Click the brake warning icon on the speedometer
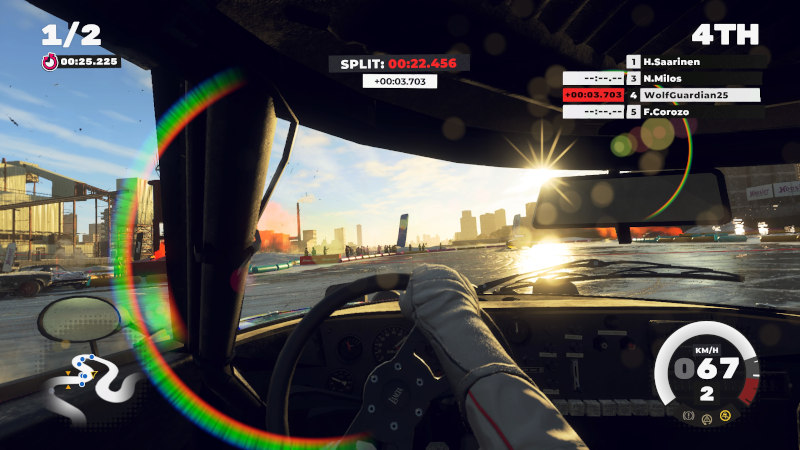This screenshot has width=800, height=450. coord(689,415)
